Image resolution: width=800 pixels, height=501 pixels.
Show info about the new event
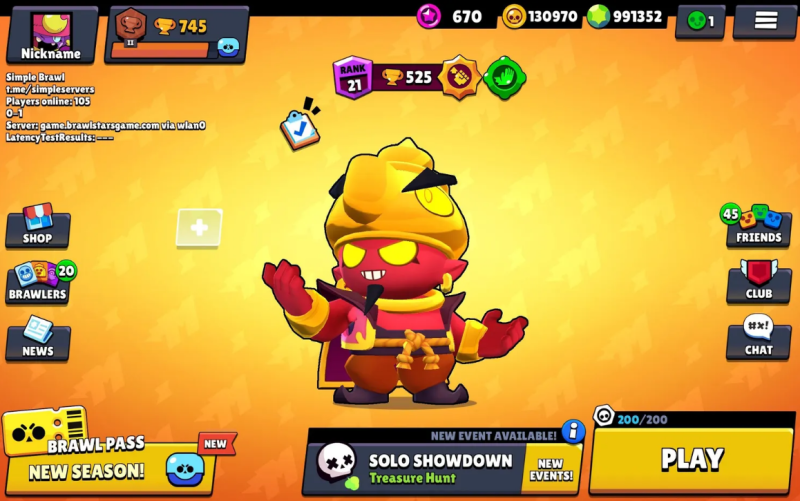573,431
